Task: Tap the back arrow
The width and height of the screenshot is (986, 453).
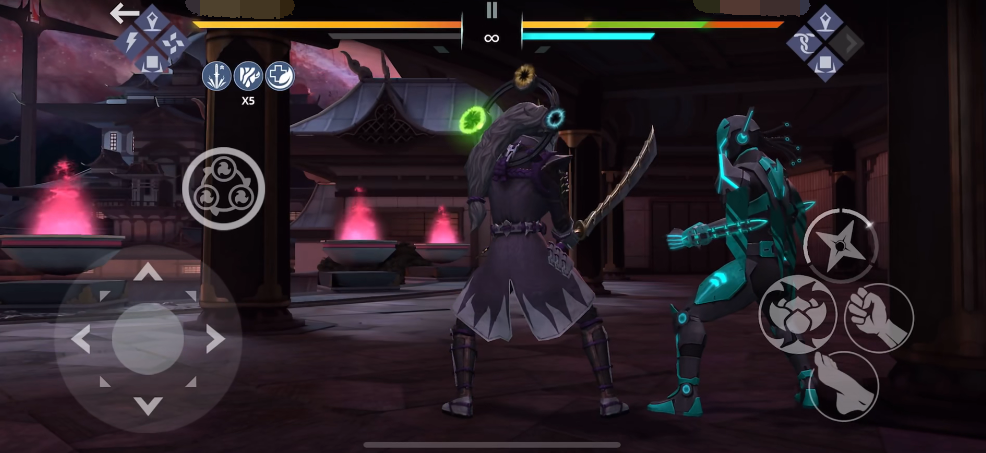Action: tap(124, 13)
